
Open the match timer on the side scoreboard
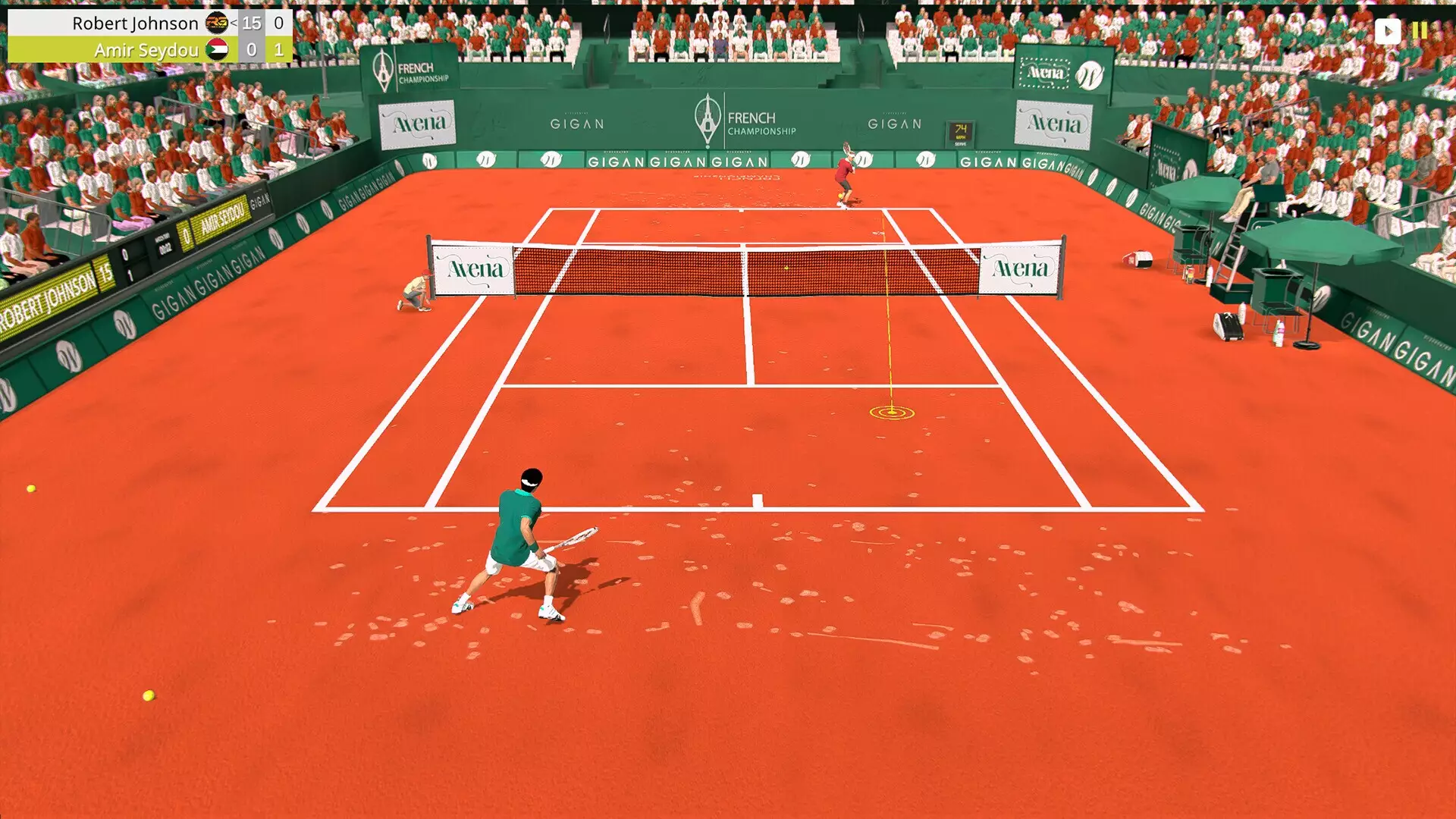click(165, 244)
